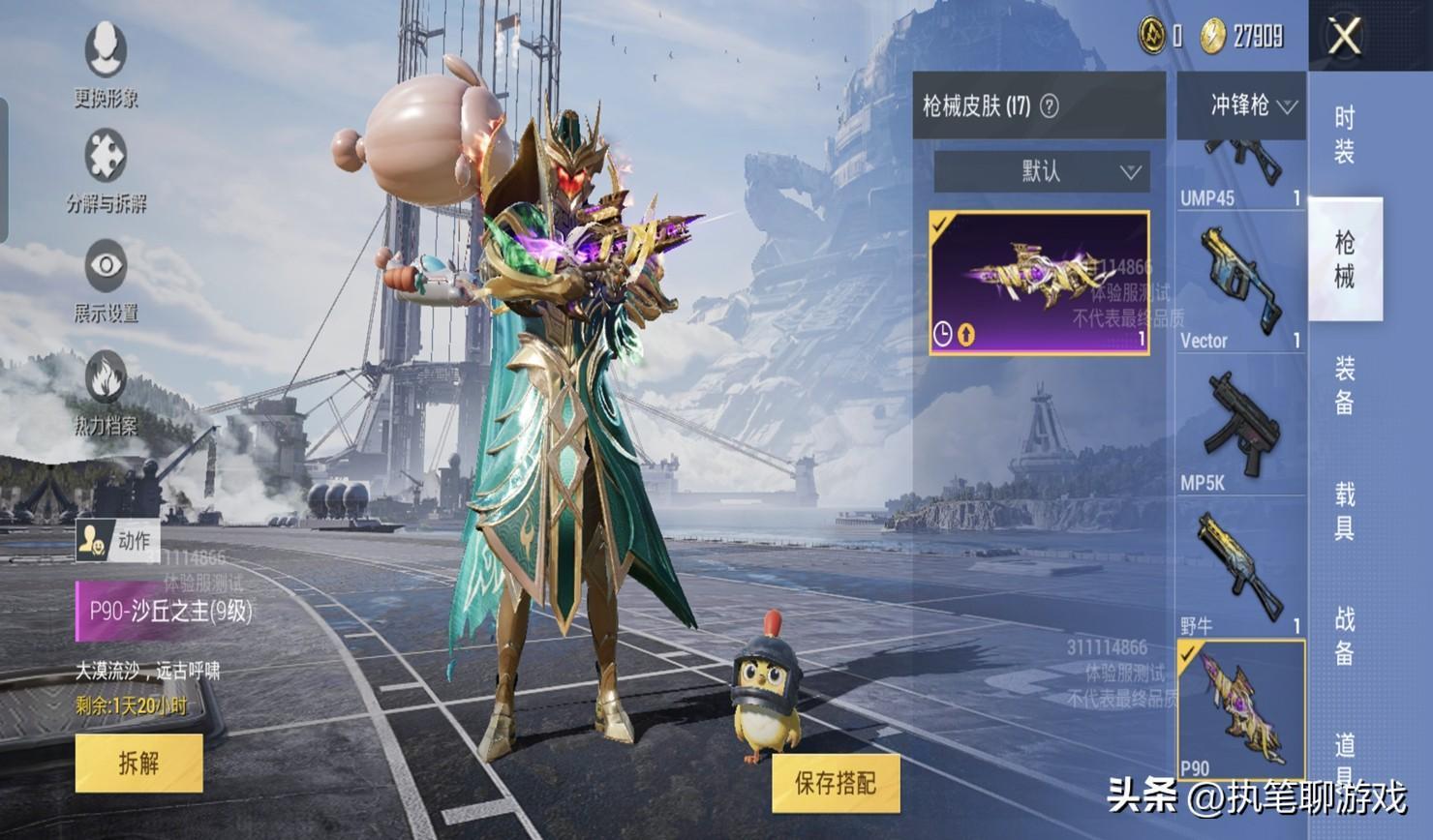Click the yellow 拆解 button
1433x840 pixels.
pyautogui.click(x=138, y=763)
